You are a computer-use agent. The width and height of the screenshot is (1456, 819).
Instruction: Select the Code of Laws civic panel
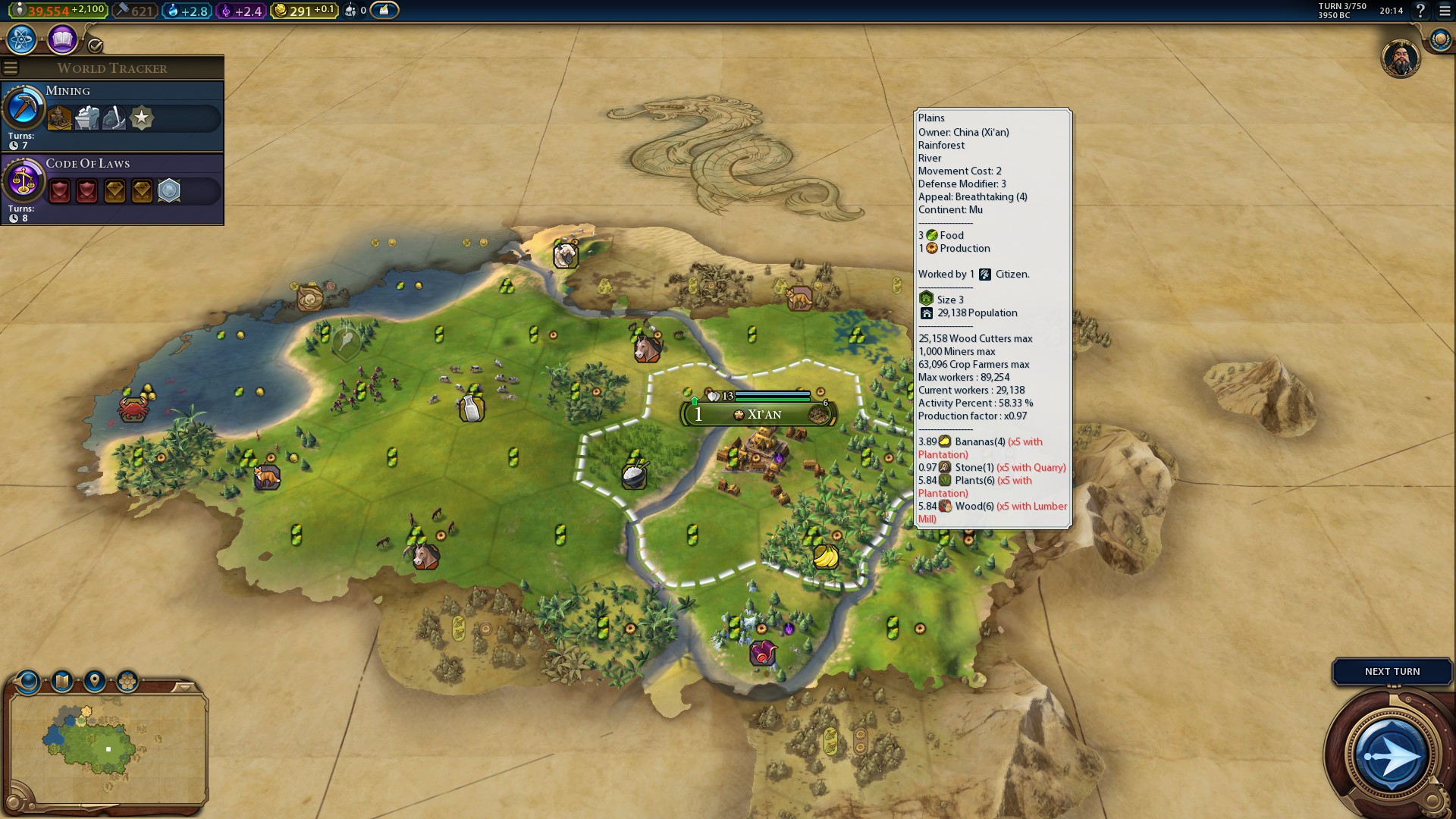point(112,189)
